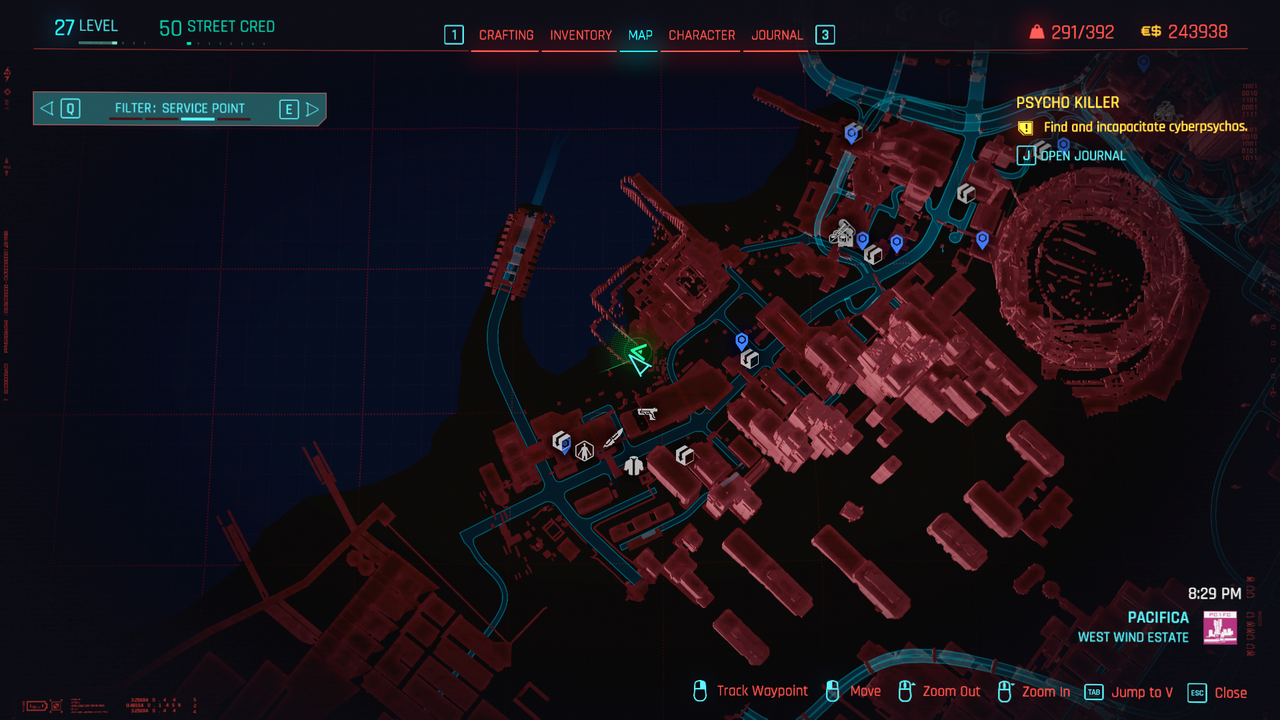Click the right arrow of the map filter
The image size is (1280, 720).
click(313, 109)
